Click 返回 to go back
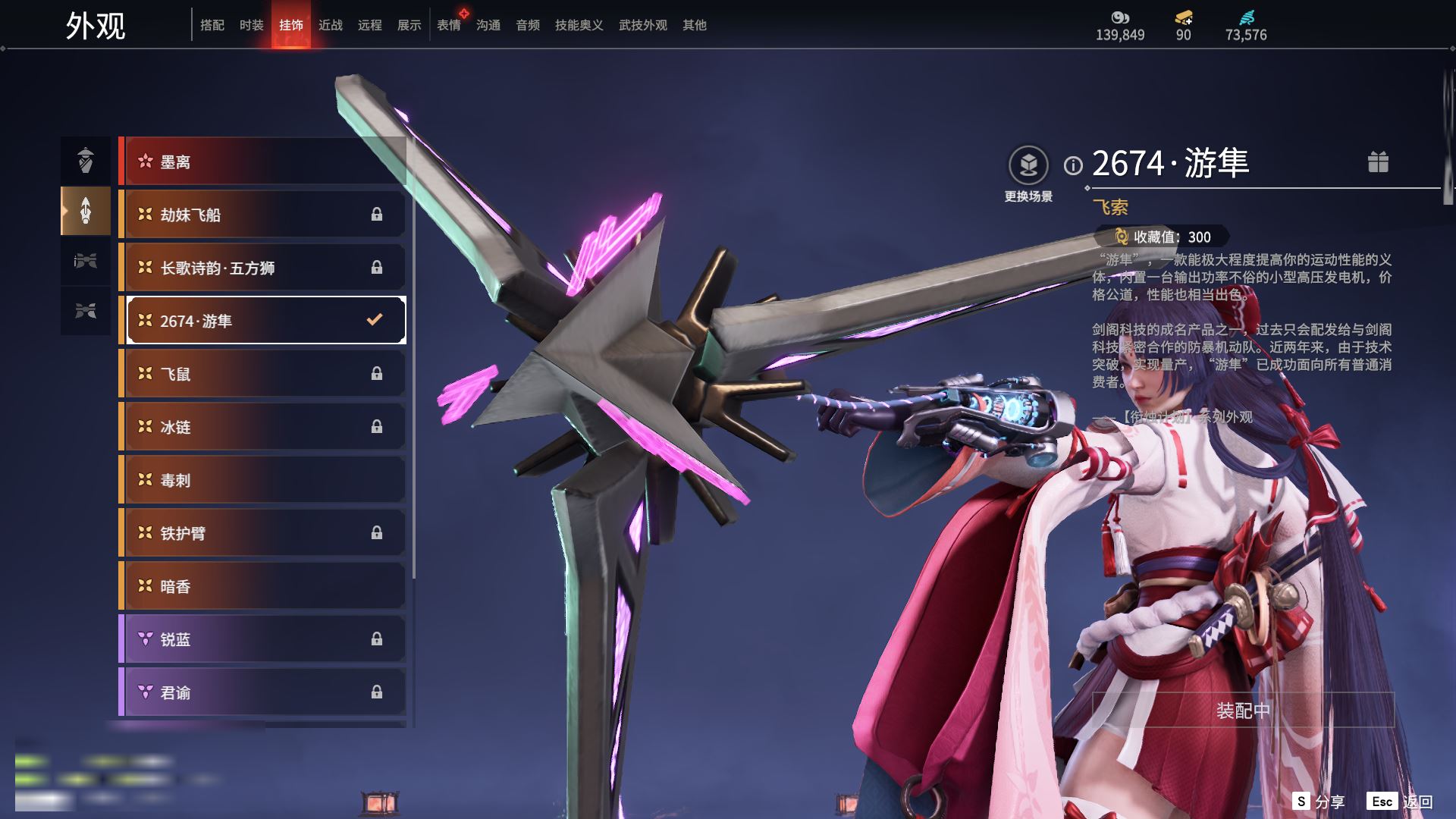1456x819 pixels. (1400, 802)
